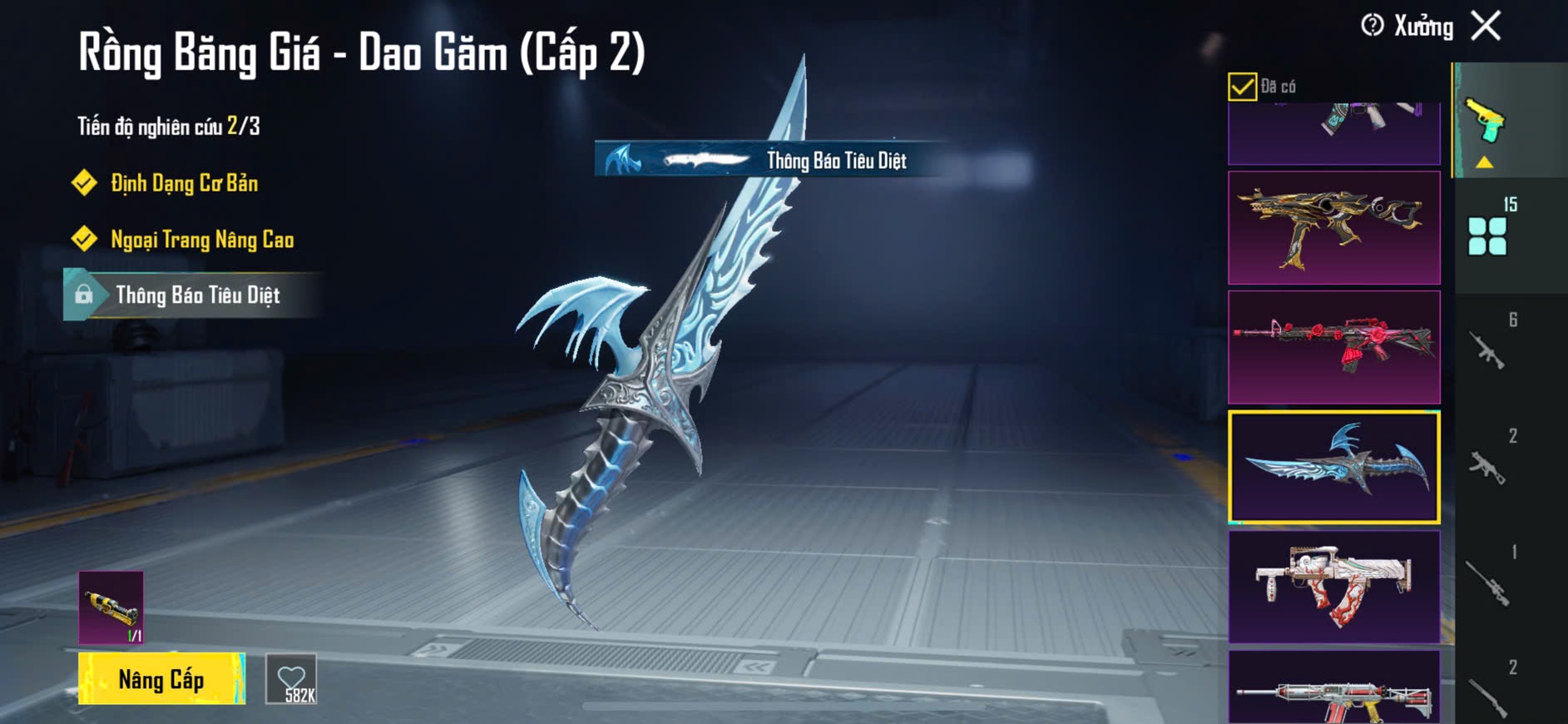Click the upgrade material item slot showing 1/1
1568x724 pixels.
click(x=111, y=607)
